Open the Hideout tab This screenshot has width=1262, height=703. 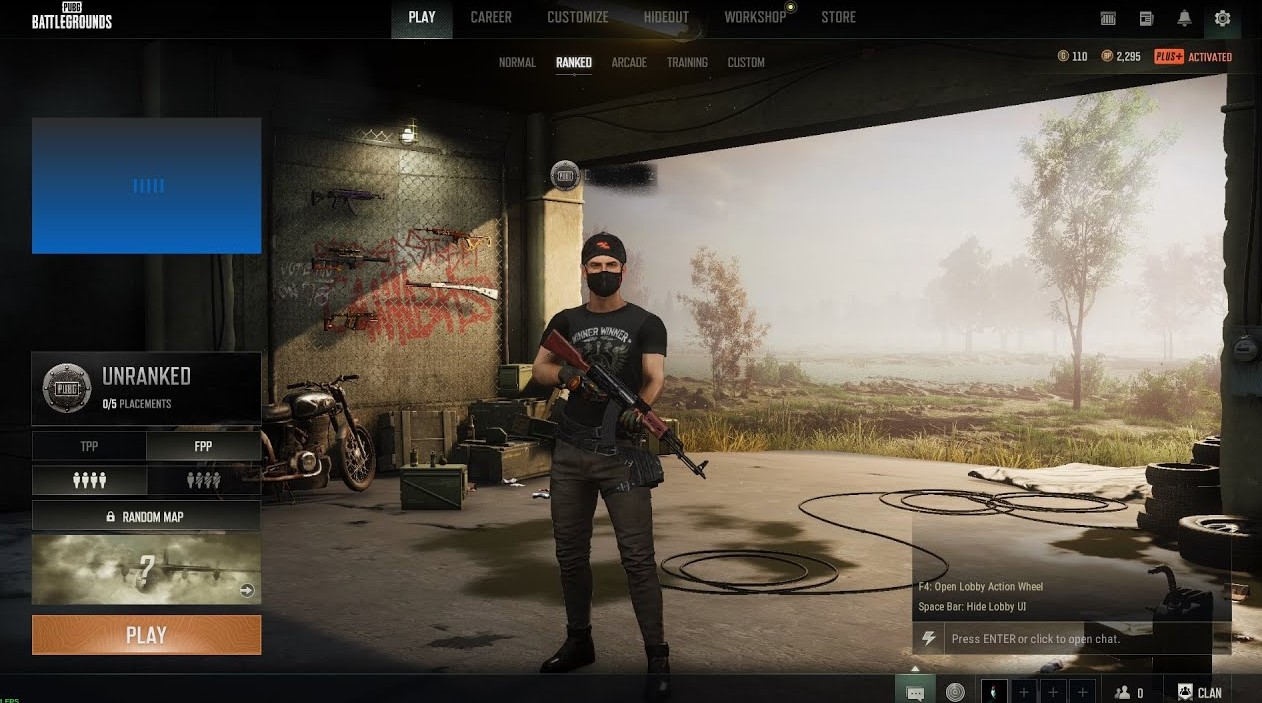pyautogui.click(x=666, y=17)
